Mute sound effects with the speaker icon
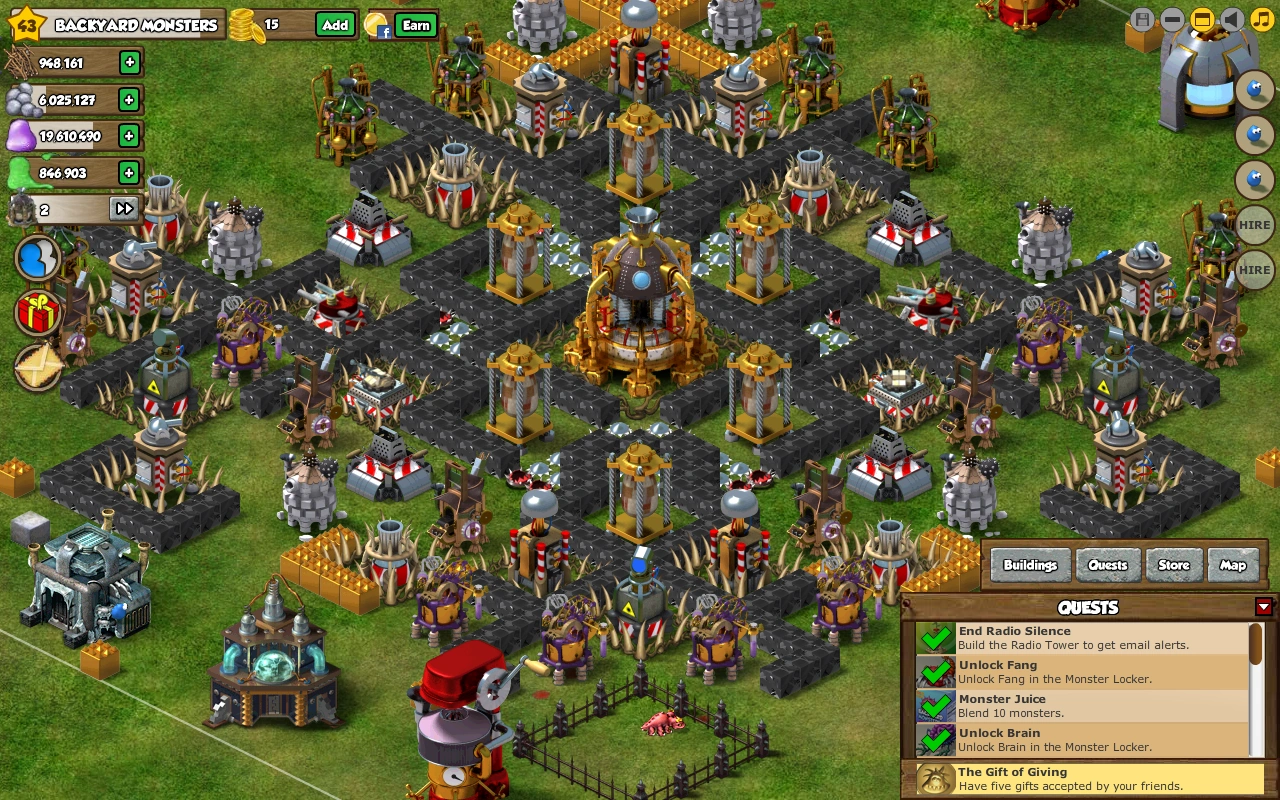Screen dimensions: 1280x800 click(1232, 20)
